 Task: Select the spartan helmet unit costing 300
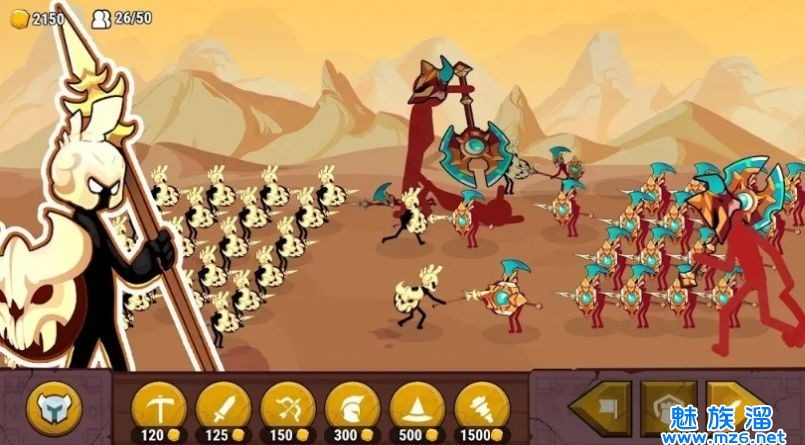(x=352, y=409)
